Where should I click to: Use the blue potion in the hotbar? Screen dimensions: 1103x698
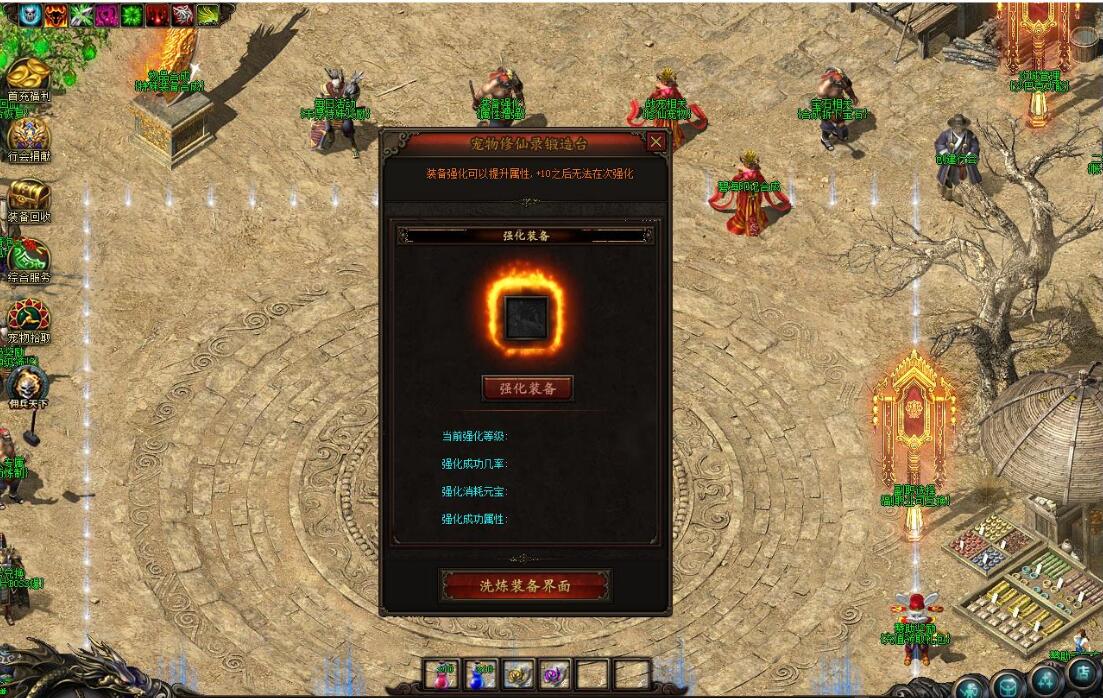coord(482,675)
